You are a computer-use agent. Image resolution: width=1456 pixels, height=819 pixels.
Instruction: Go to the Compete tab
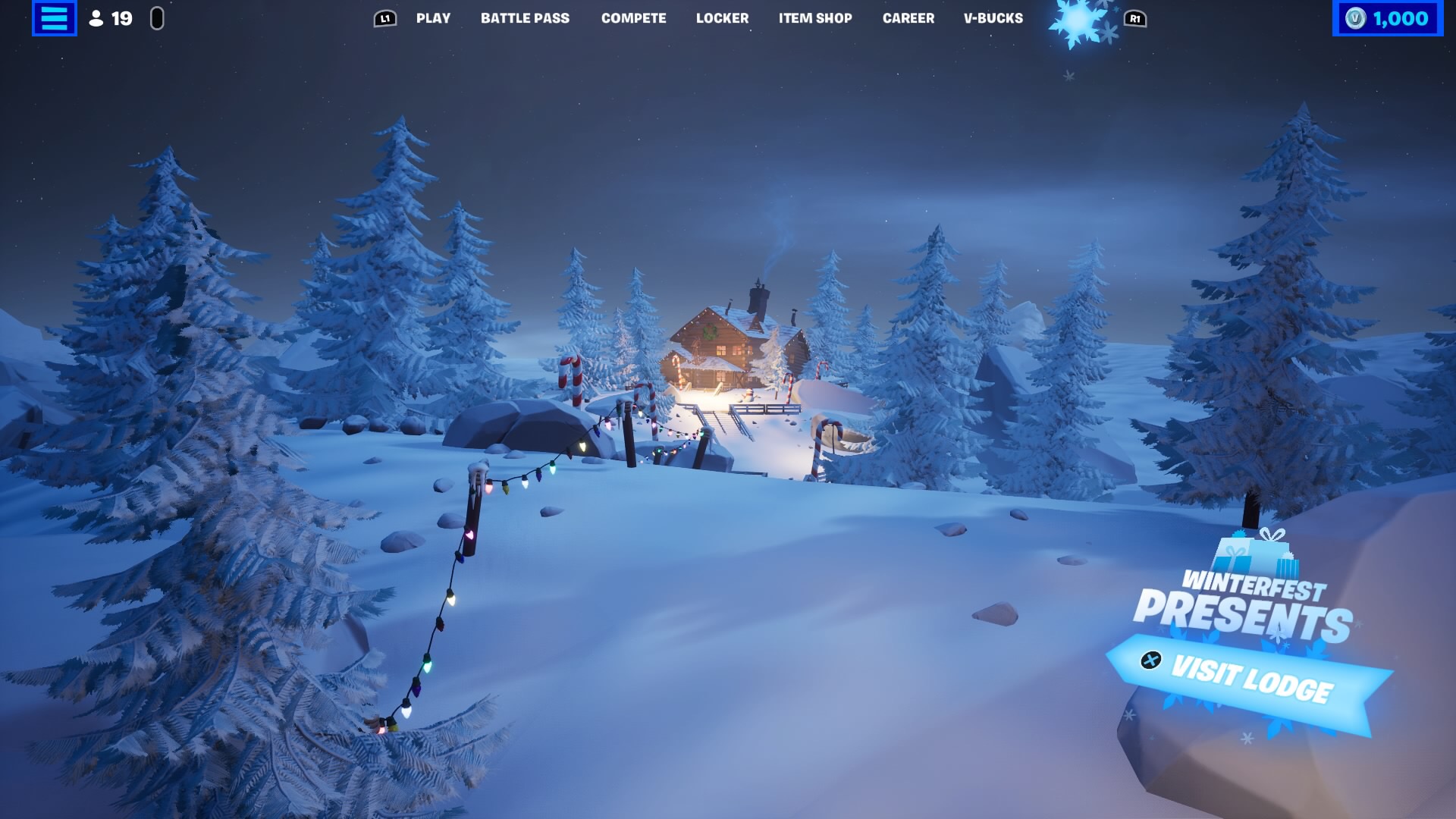[633, 18]
